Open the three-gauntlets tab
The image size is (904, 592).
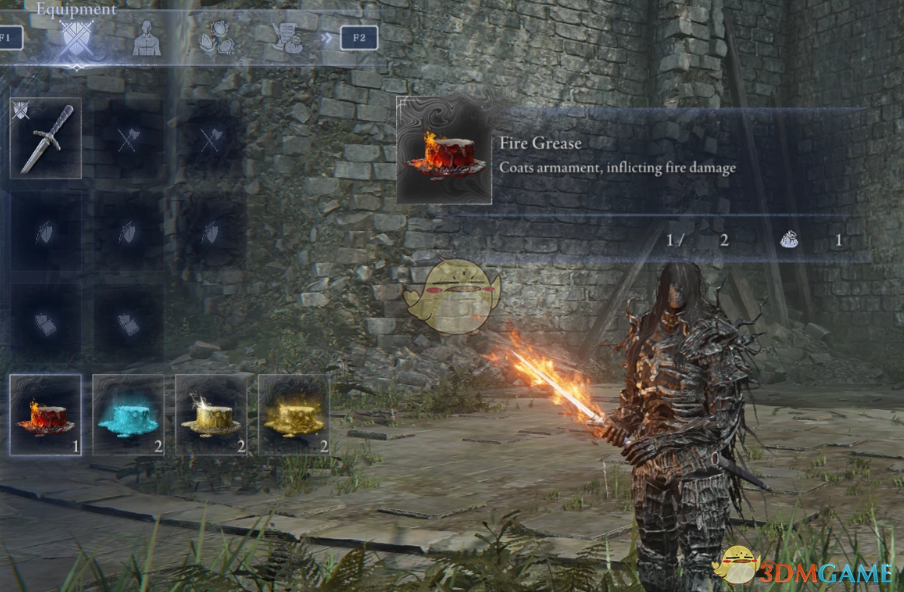click(x=215, y=38)
